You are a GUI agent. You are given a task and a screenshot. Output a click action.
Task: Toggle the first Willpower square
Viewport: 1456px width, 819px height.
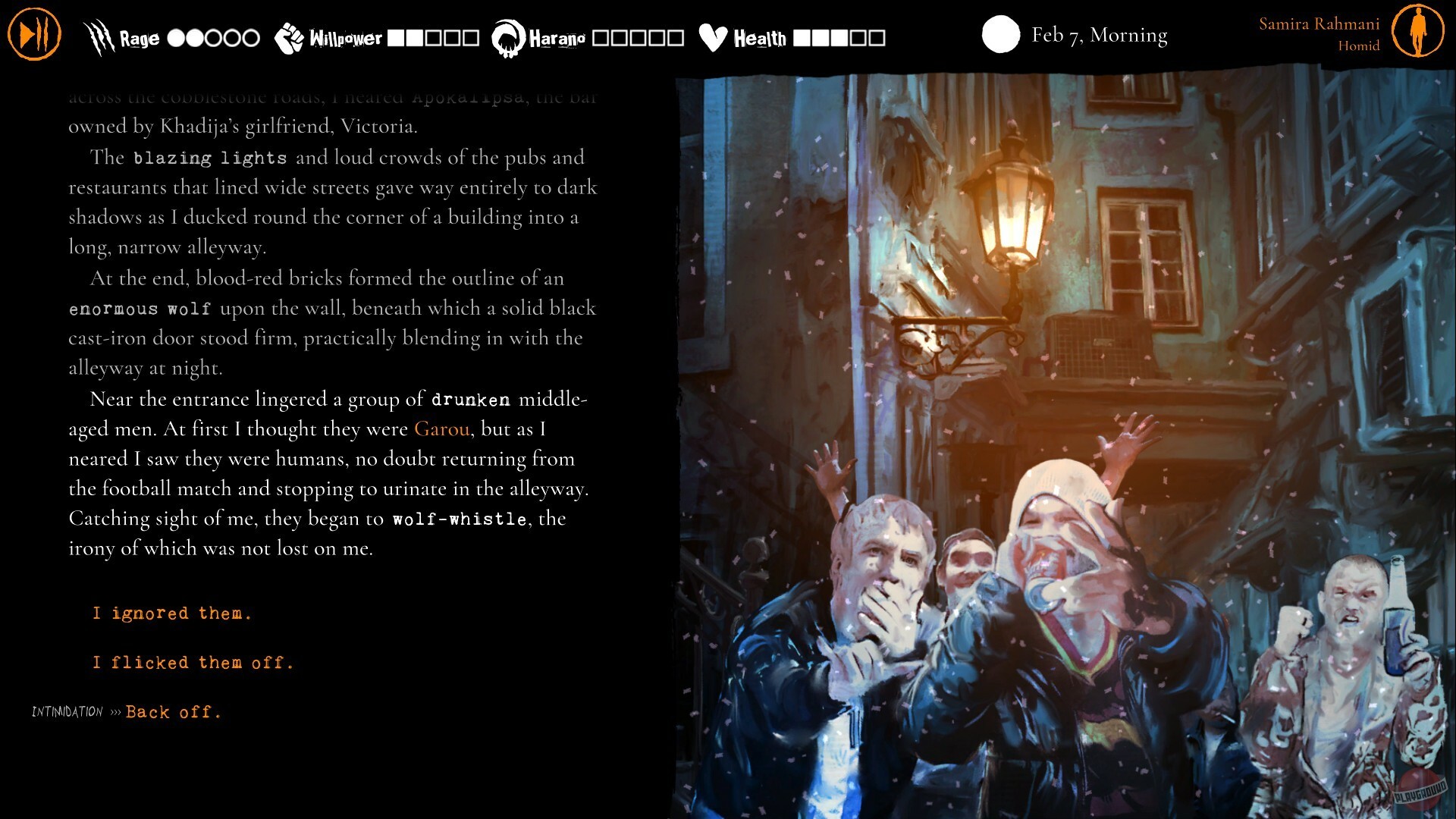pyautogui.click(x=395, y=35)
